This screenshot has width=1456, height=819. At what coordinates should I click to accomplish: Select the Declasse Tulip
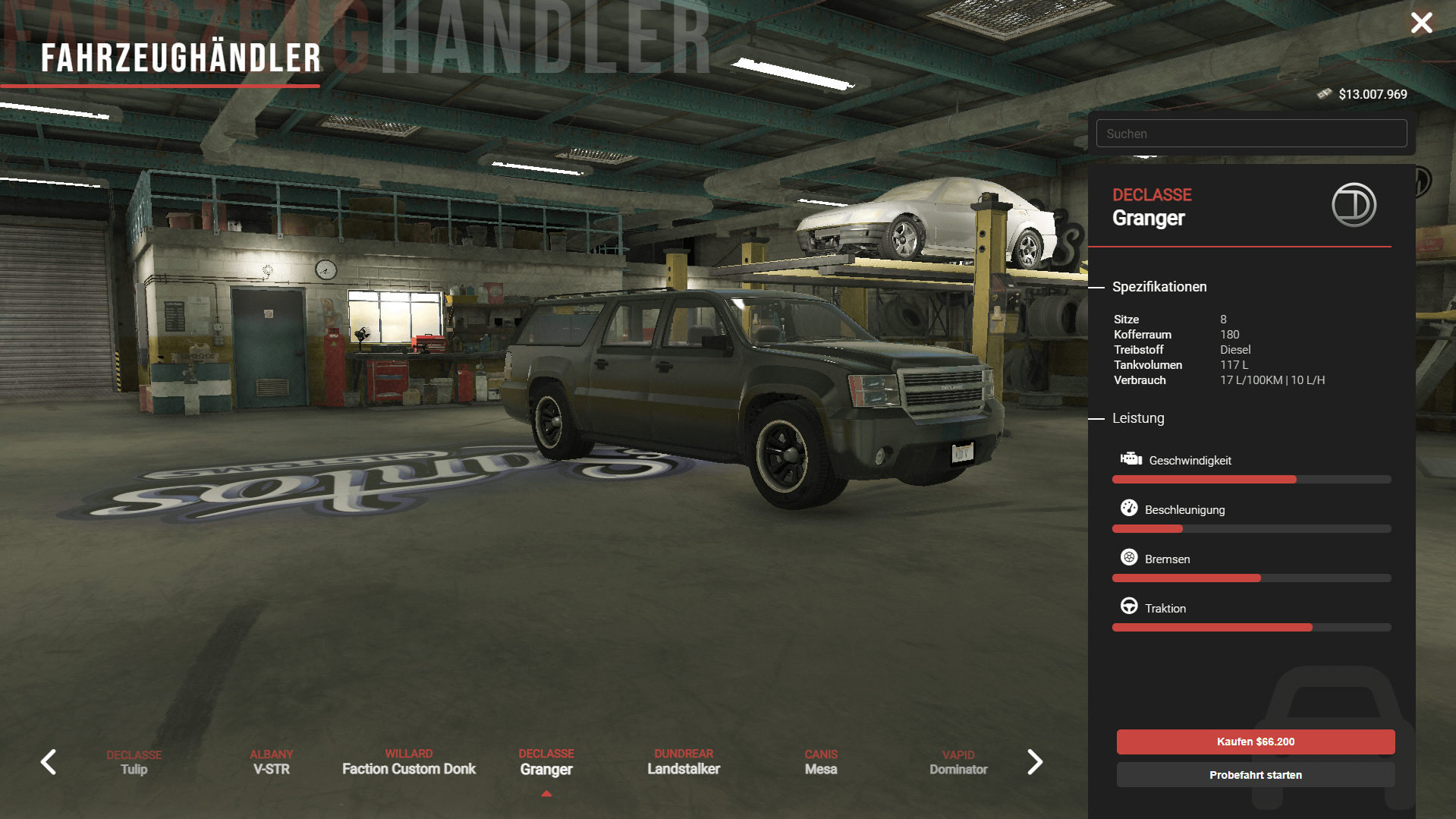134,762
